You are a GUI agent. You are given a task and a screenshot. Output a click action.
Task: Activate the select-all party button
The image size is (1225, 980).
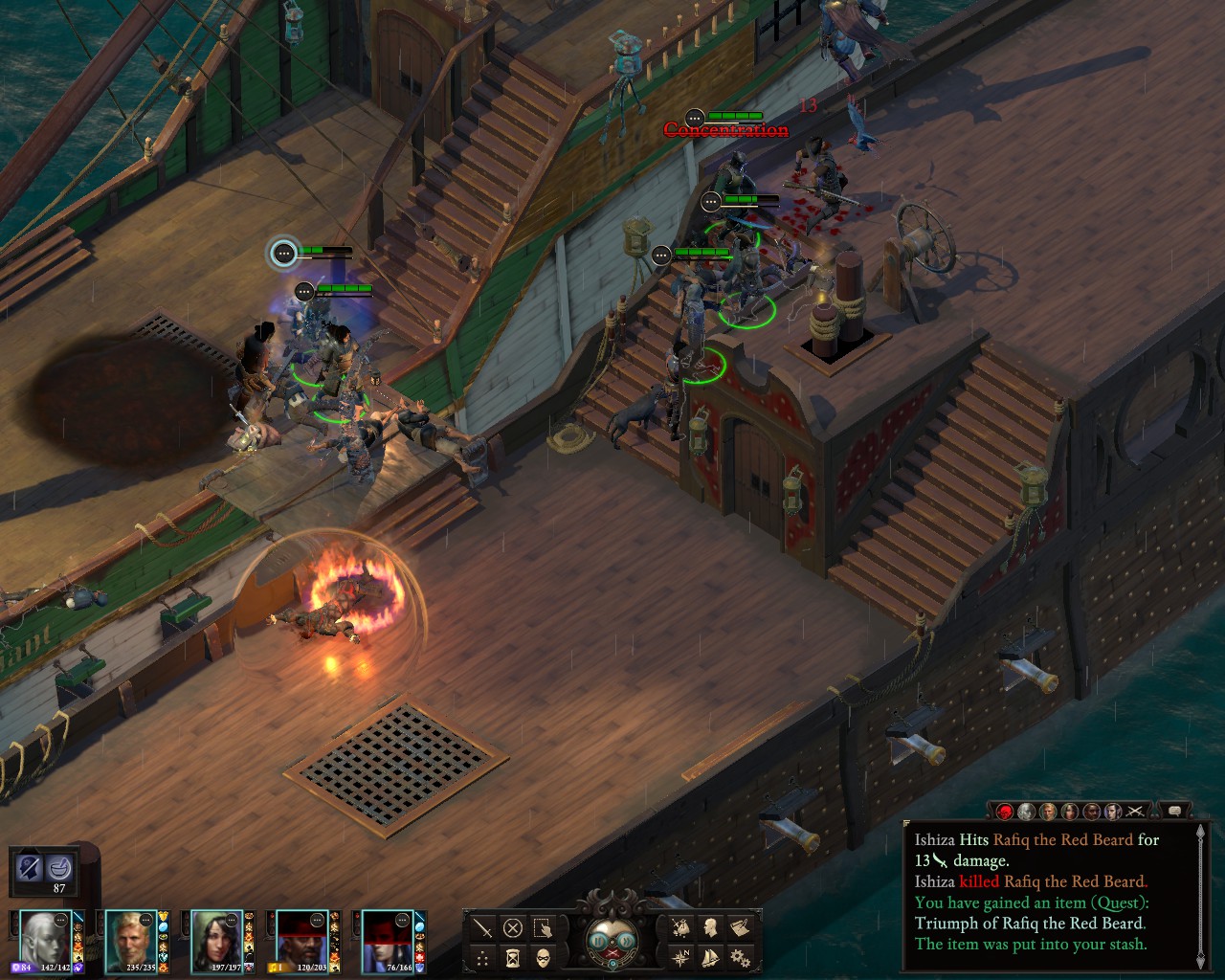pyautogui.click(x=543, y=927)
